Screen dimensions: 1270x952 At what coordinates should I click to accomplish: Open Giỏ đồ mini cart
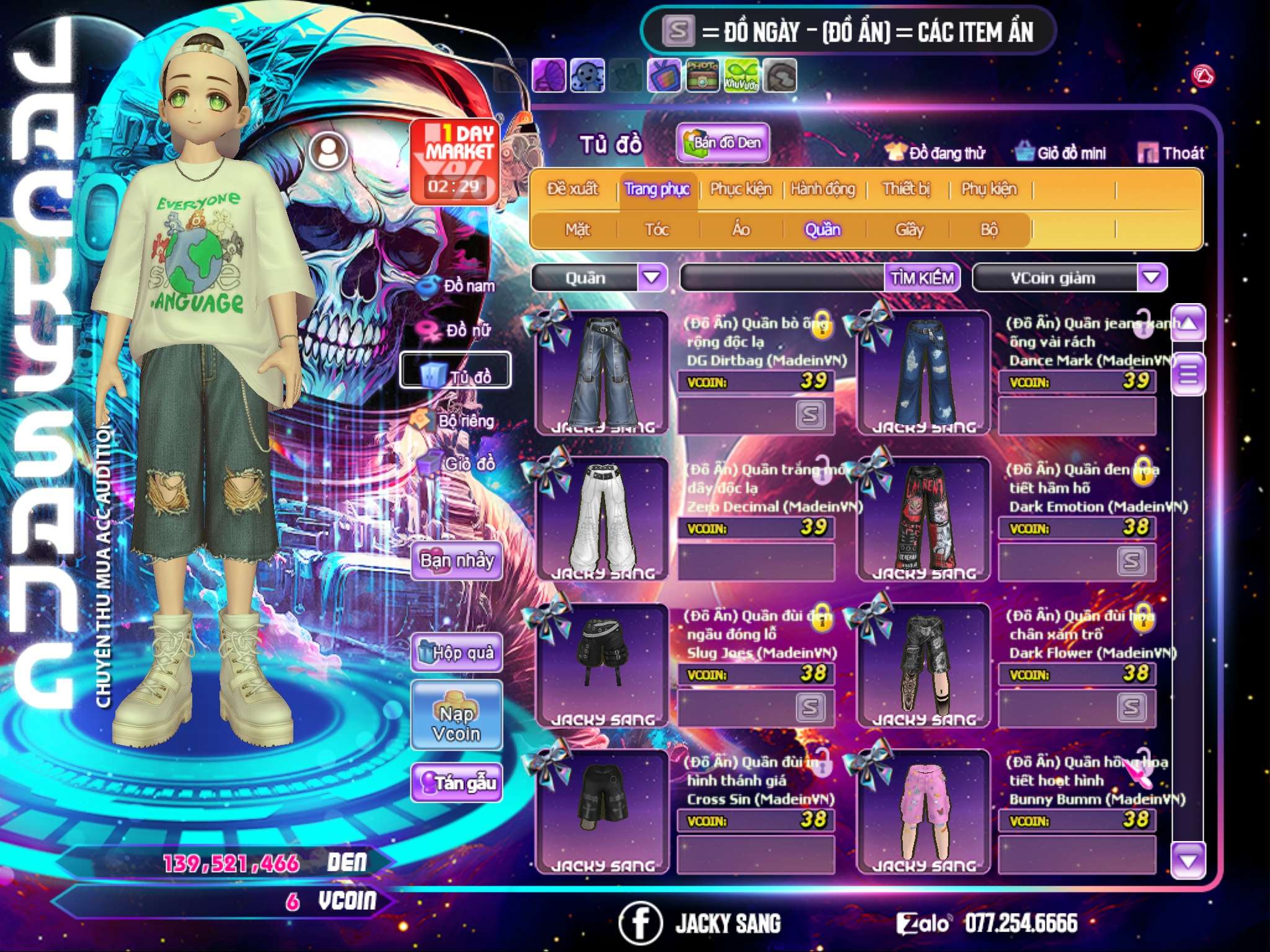click(1060, 153)
